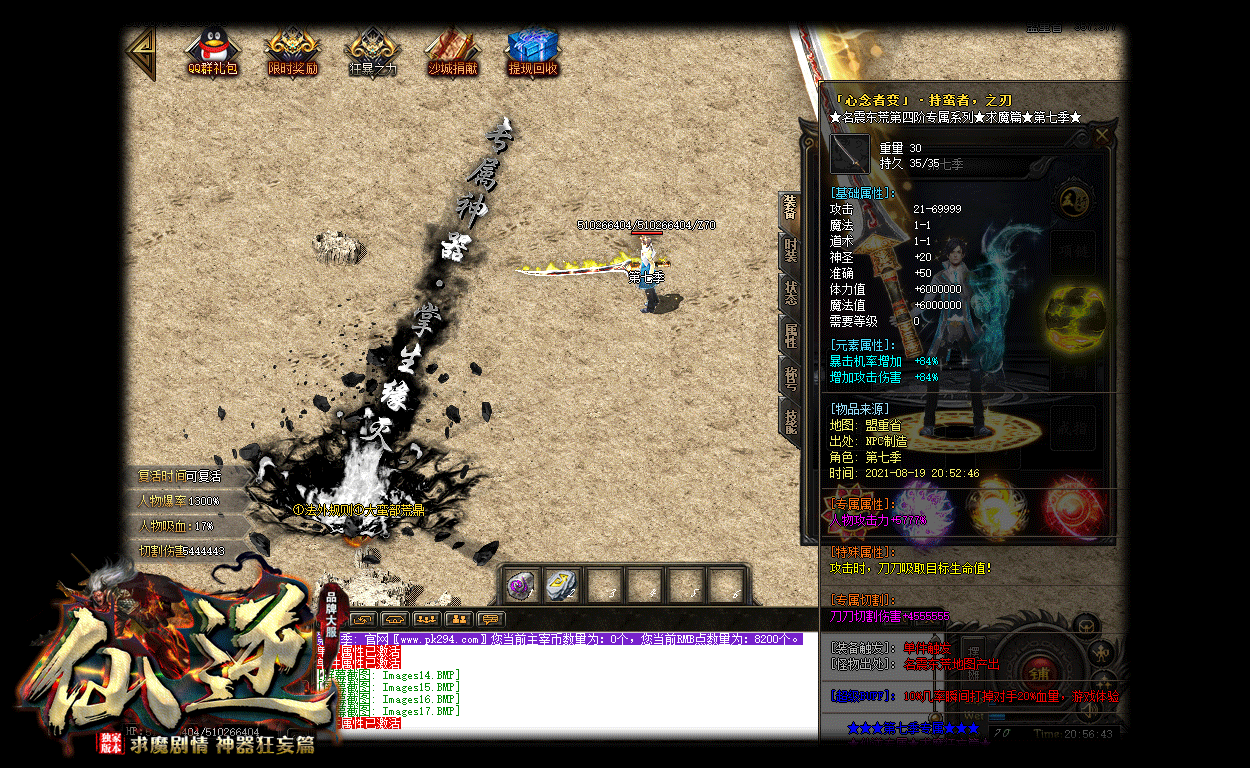
Task: Open the 状态 status tab
Action: click(790, 292)
